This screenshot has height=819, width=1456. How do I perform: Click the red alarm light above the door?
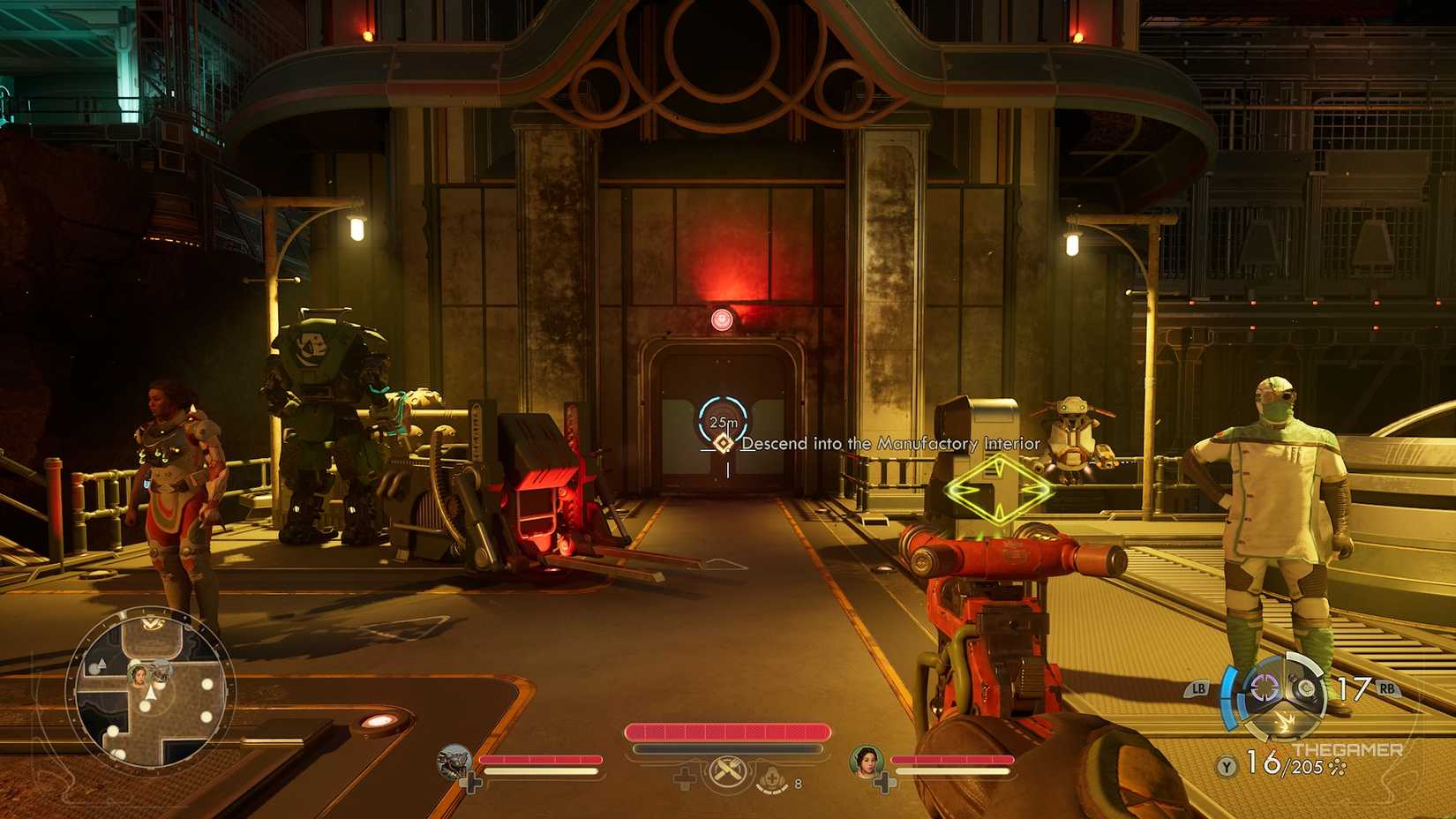point(722,319)
